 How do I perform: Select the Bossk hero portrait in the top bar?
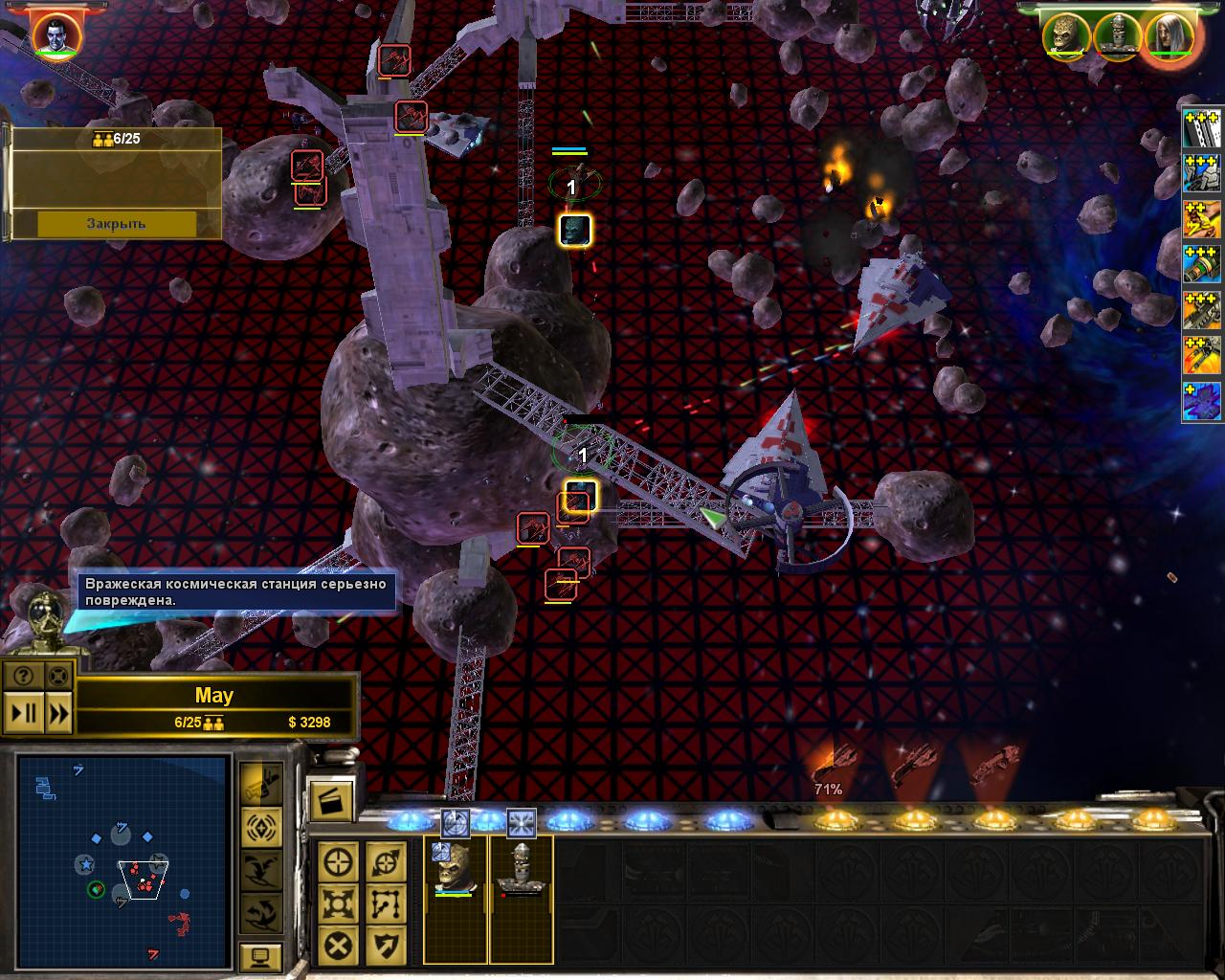point(1065,36)
